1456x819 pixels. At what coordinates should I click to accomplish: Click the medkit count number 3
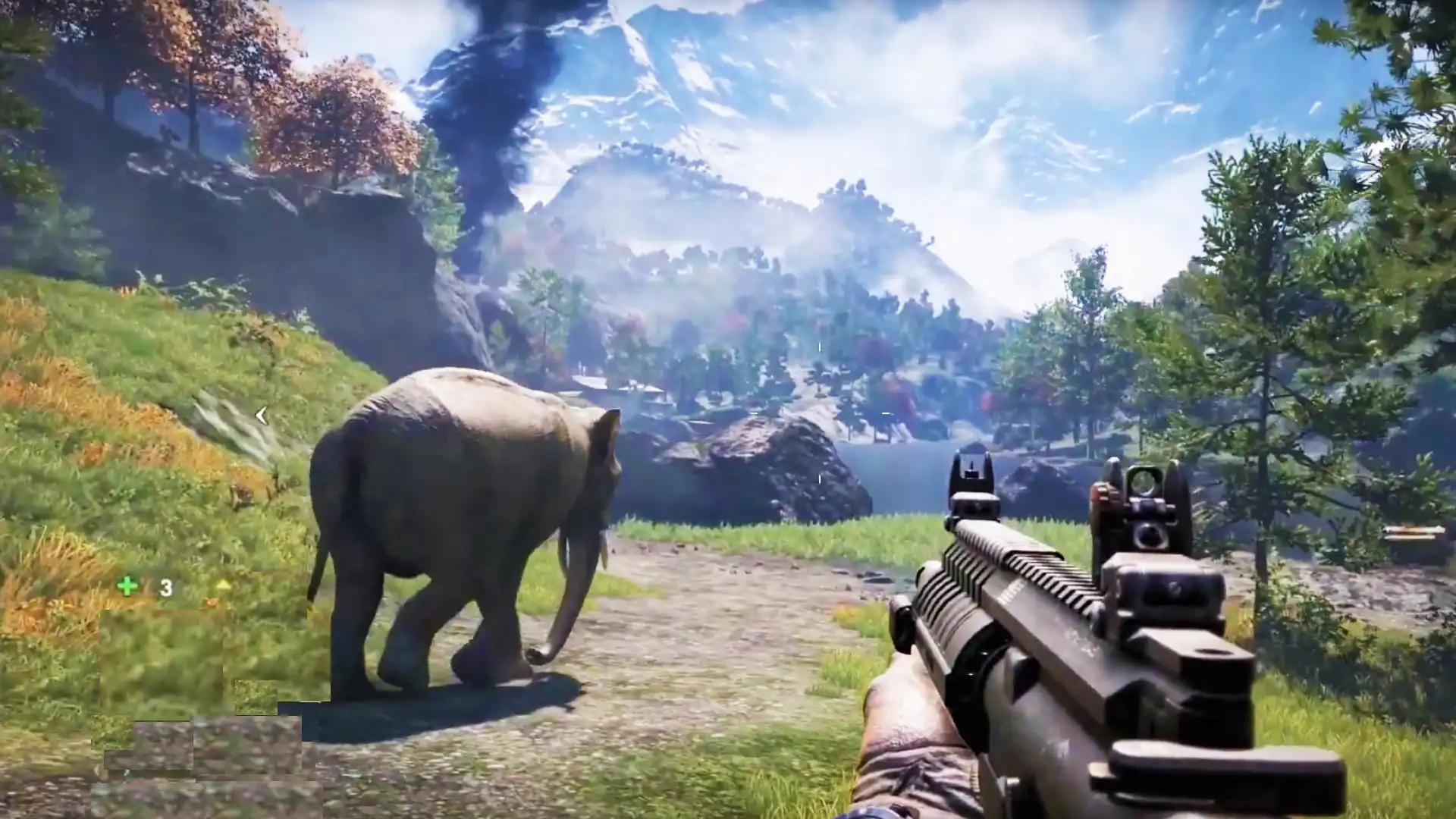click(x=165, y=586)
